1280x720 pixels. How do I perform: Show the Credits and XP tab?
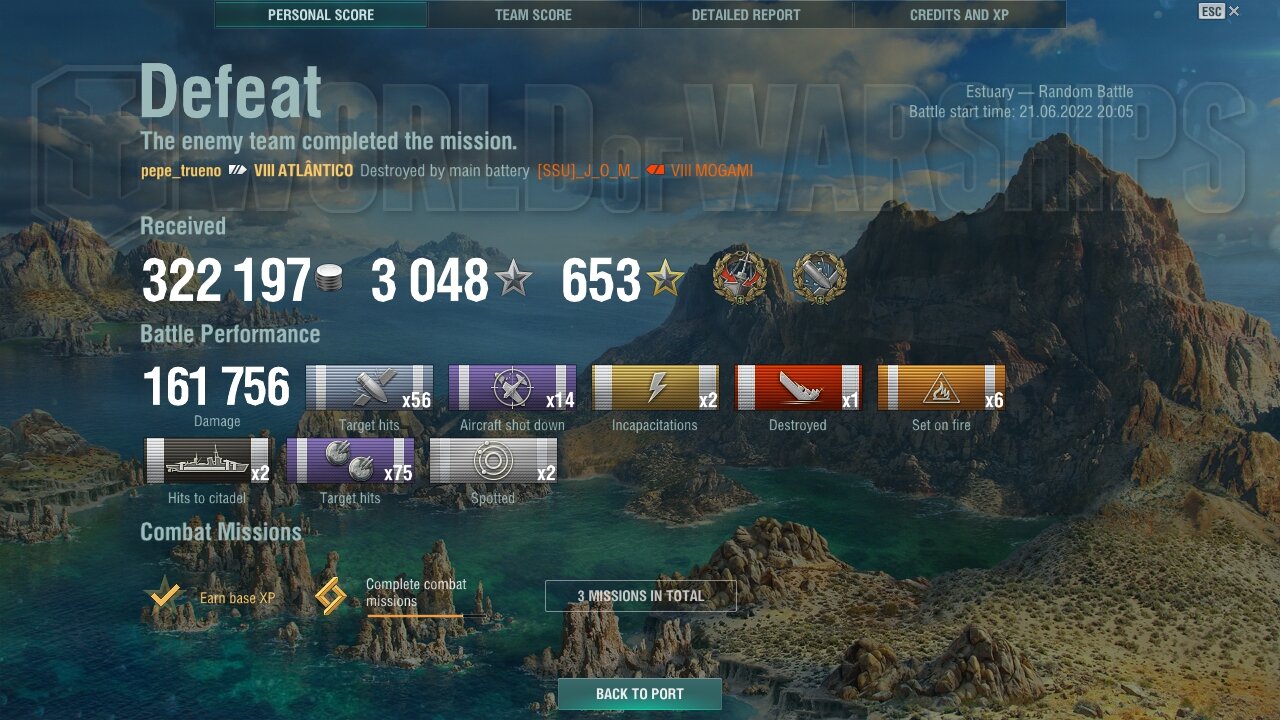pyautogui.click(x=959, y=15)
